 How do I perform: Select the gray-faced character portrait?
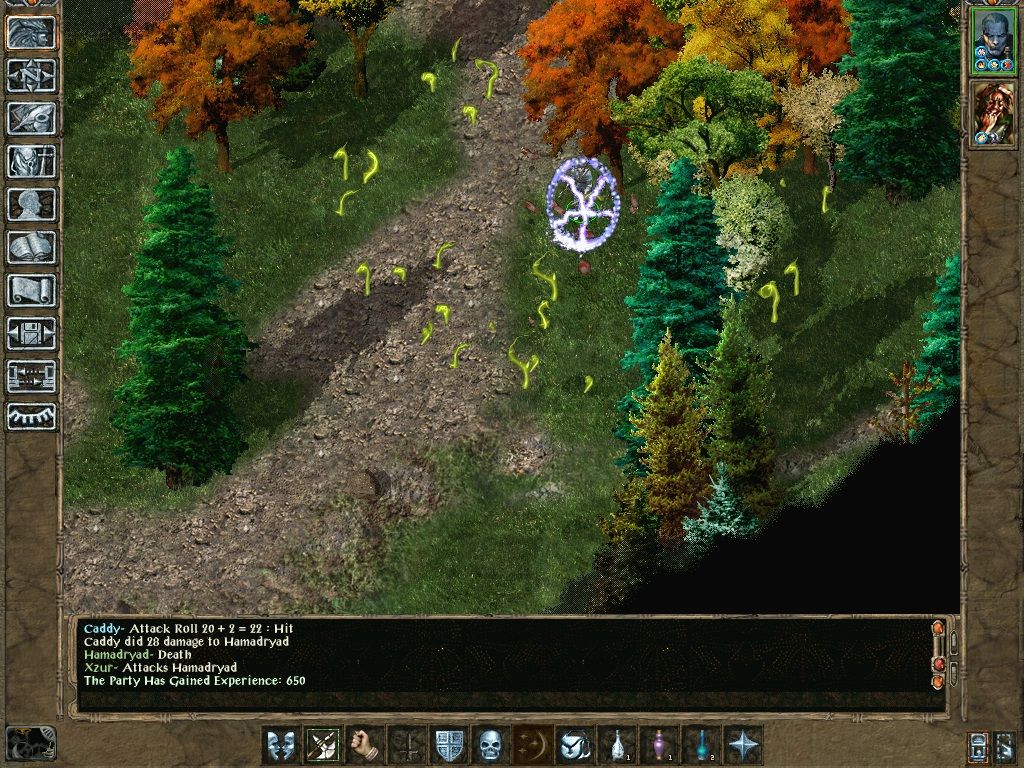point(993,40)
